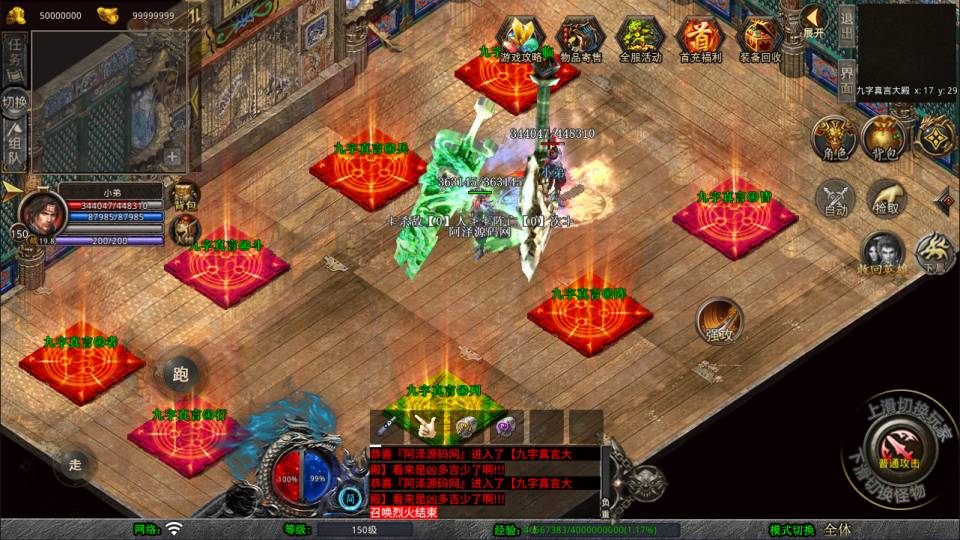Screen dimensions: 960x540
Task: Open the 全服活动 server events icon
Action: 640,39
